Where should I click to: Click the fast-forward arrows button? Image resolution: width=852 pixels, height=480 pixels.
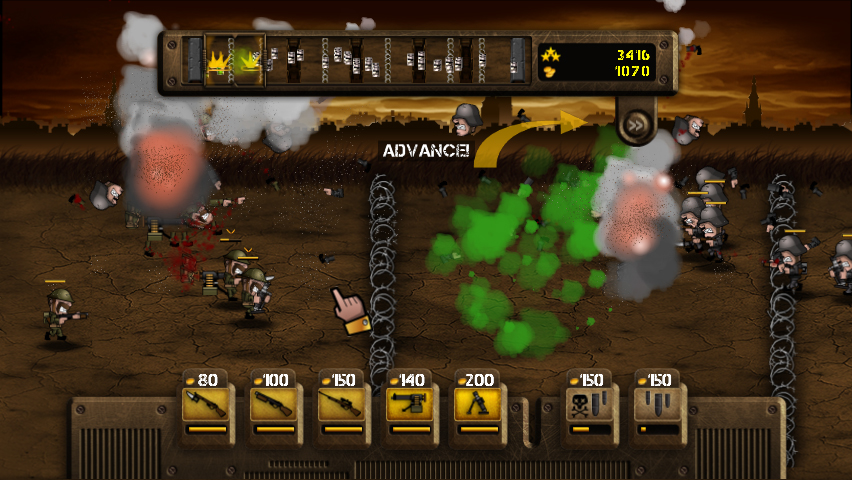pyautogui.click(x=636, y=126)
